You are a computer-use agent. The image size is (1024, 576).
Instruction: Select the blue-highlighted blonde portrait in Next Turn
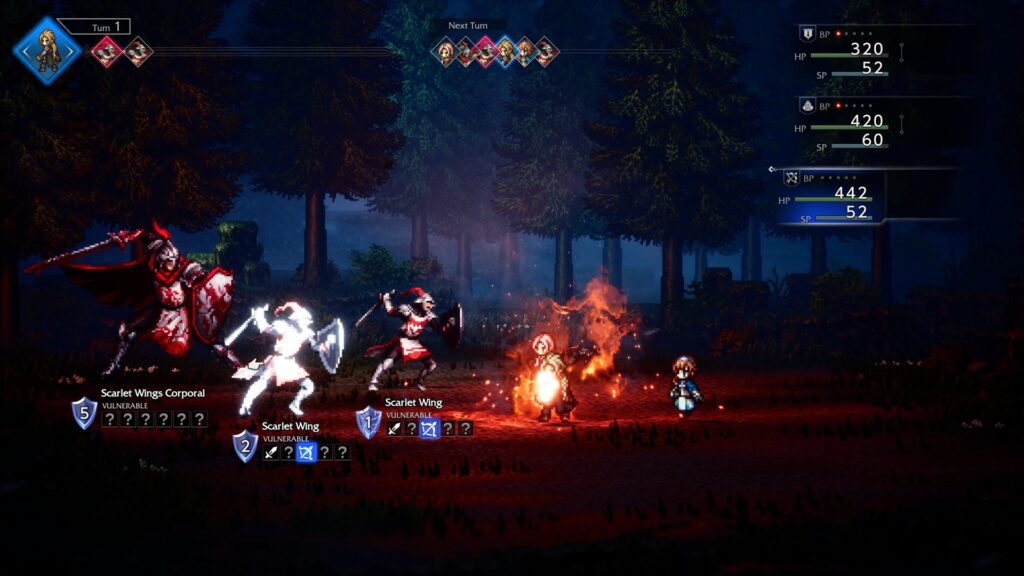coord(505,51)
